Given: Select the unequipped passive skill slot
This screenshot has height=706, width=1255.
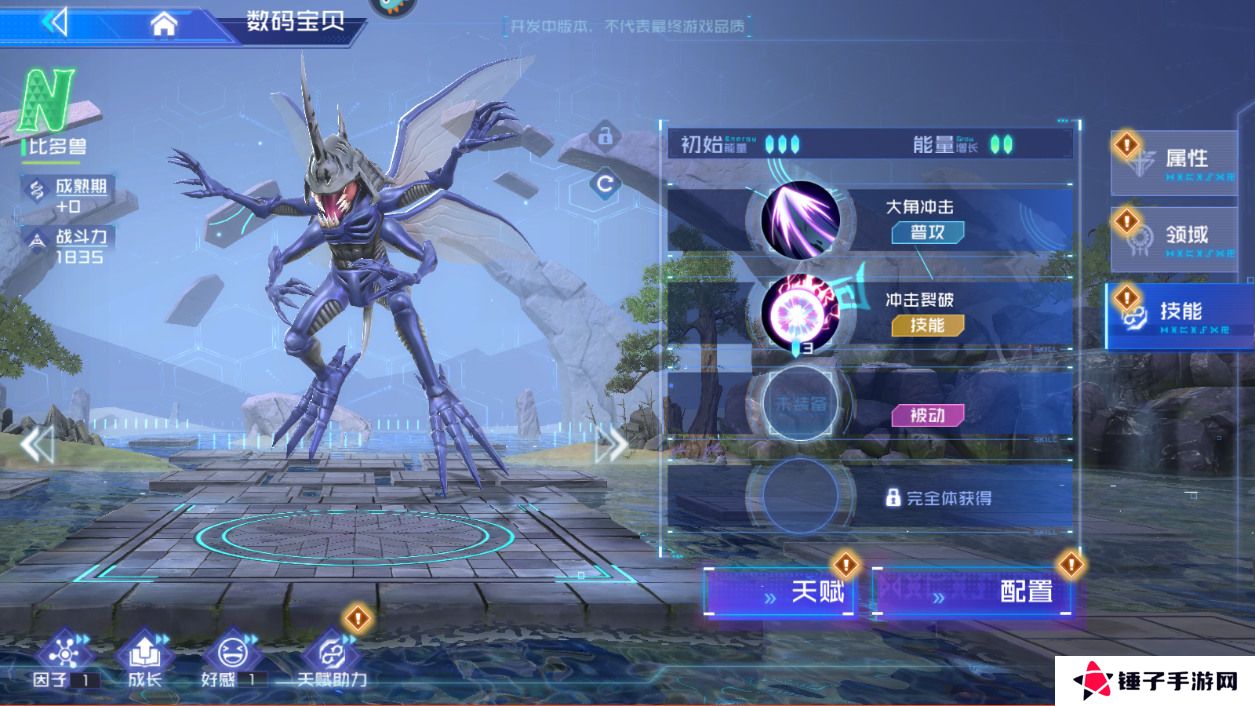Looking at the screenshot, I should (x=800, y=405).
